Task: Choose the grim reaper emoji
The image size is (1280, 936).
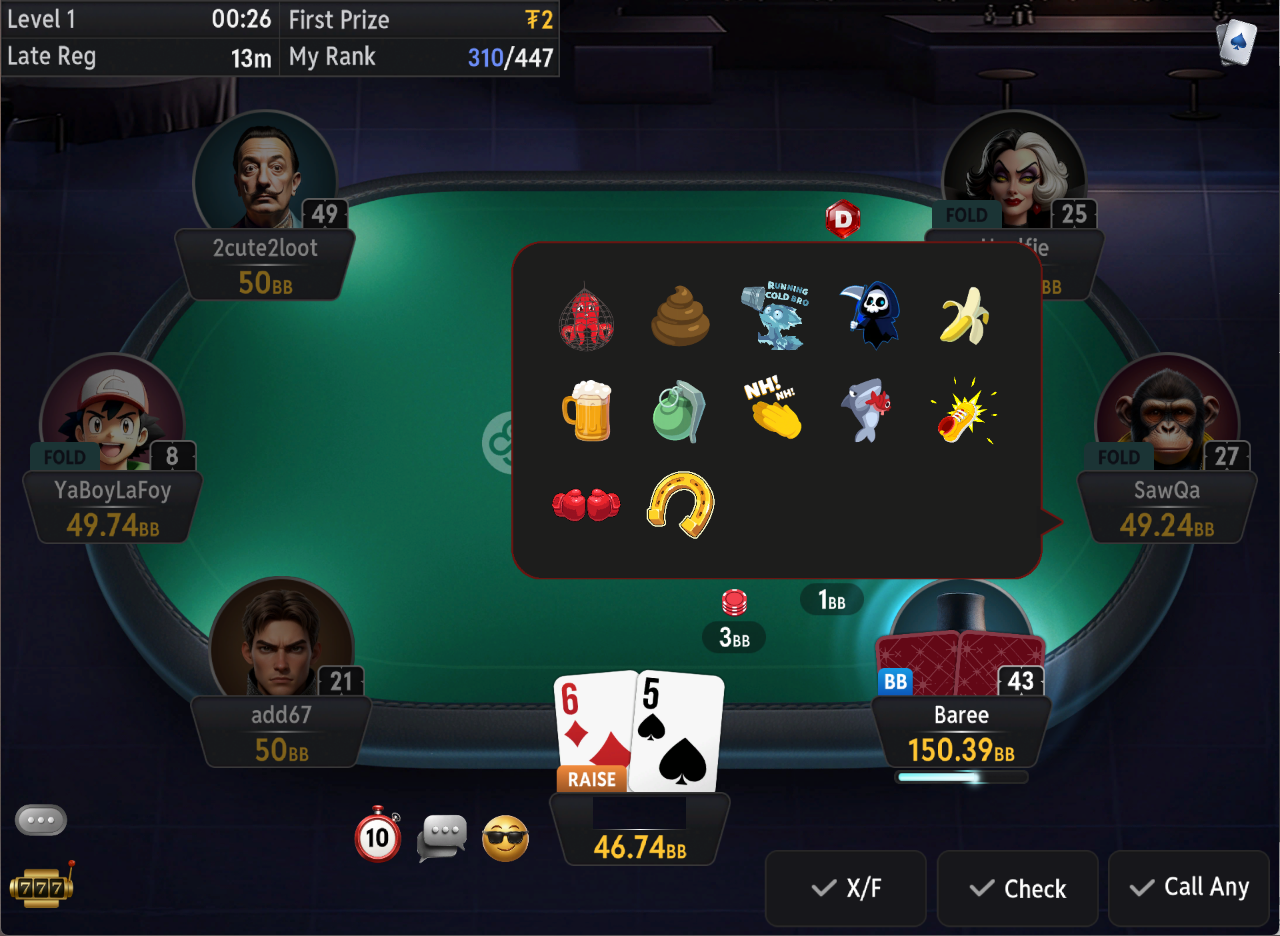Action: click(868, 315)
